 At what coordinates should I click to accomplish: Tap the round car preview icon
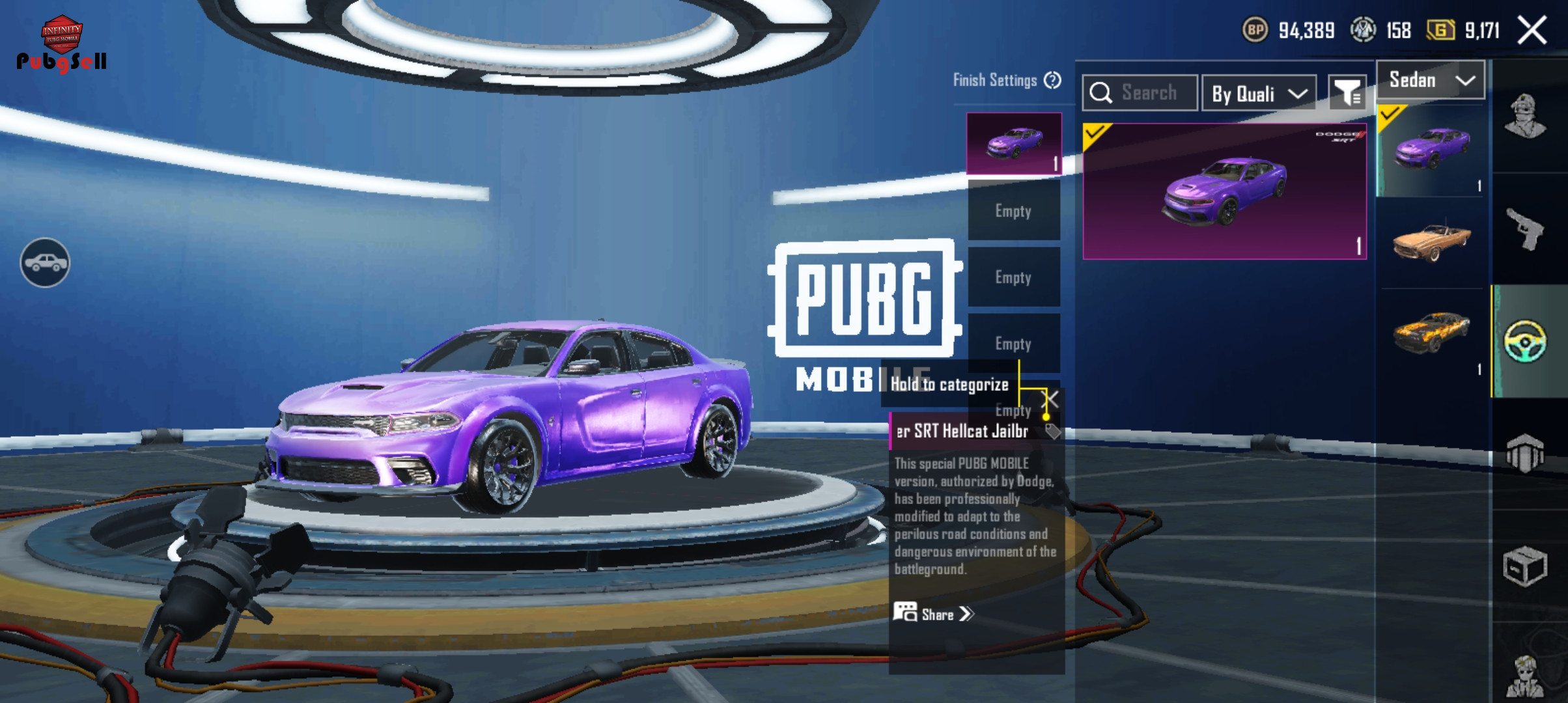click(x=45, y=262)
